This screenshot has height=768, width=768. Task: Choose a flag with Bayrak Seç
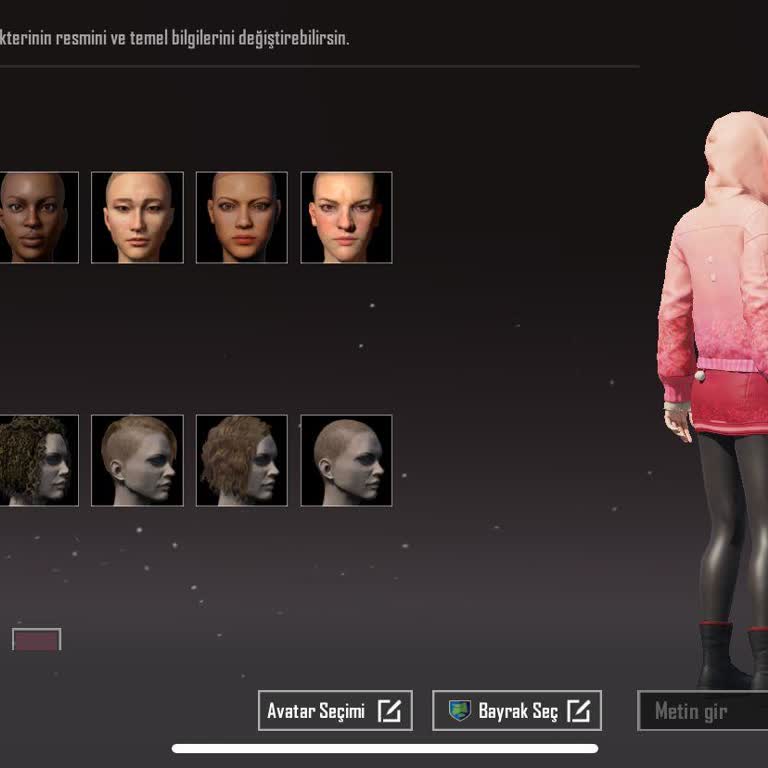tap(517, 711)
